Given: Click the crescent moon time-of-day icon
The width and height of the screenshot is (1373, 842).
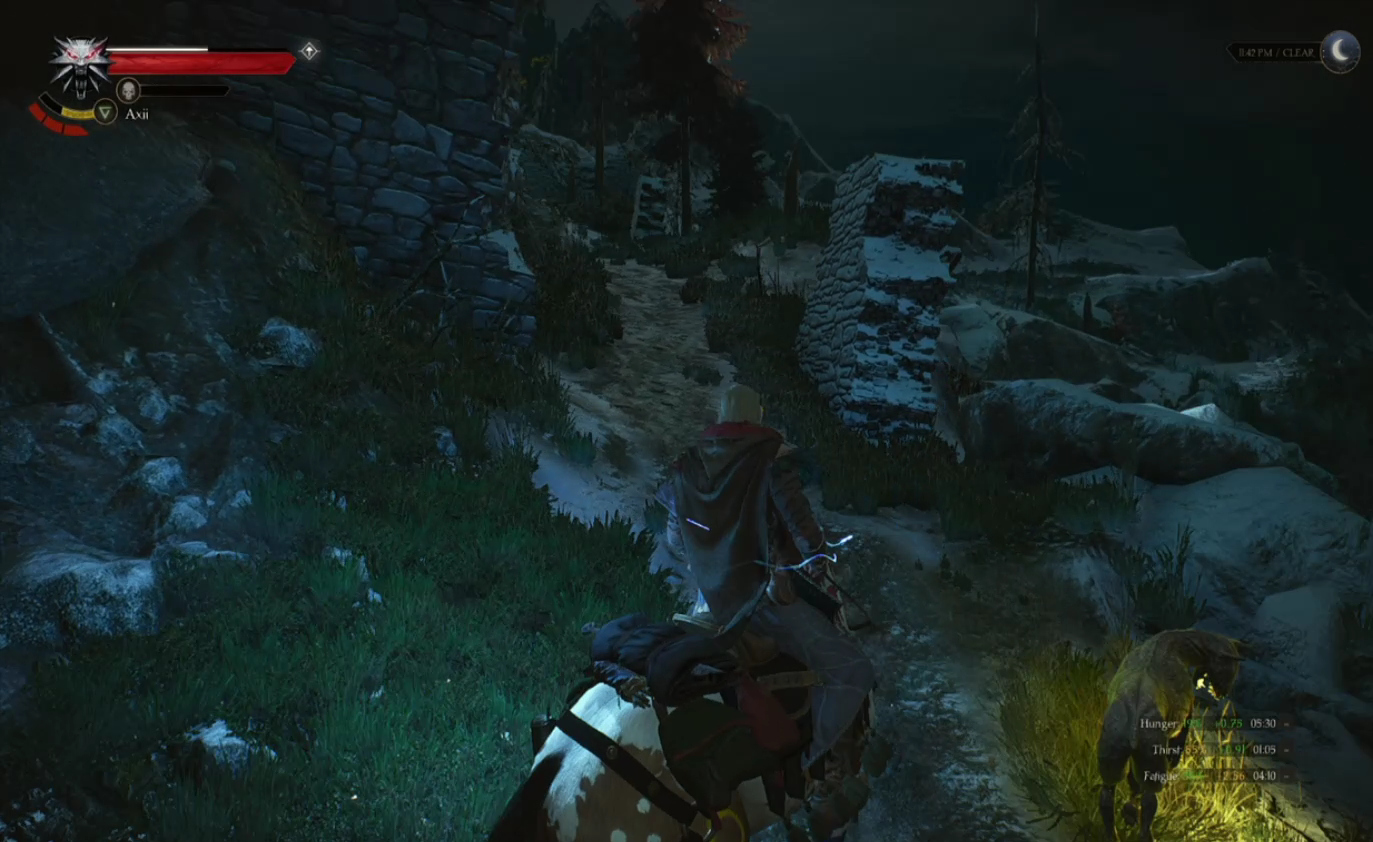Looking at the screenshot, I should click(1339, 51).
